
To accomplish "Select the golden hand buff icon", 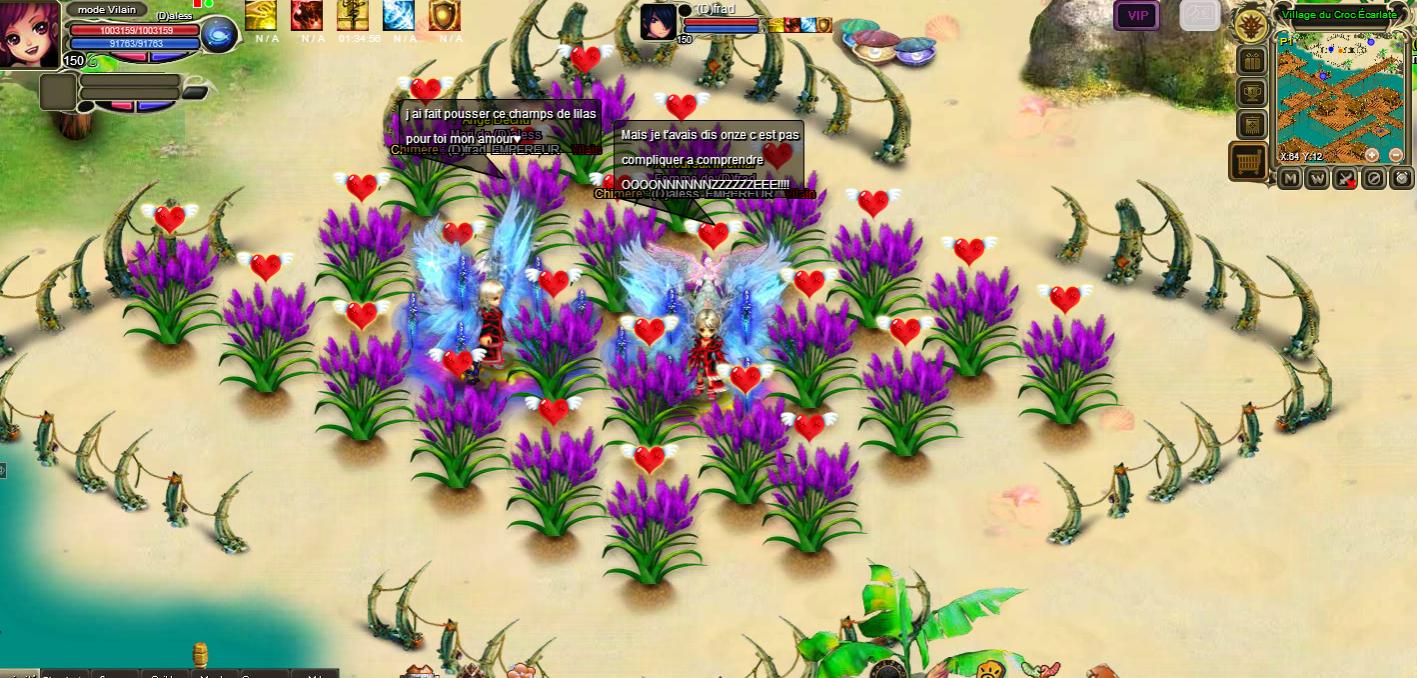I will (x=261, y=15).
